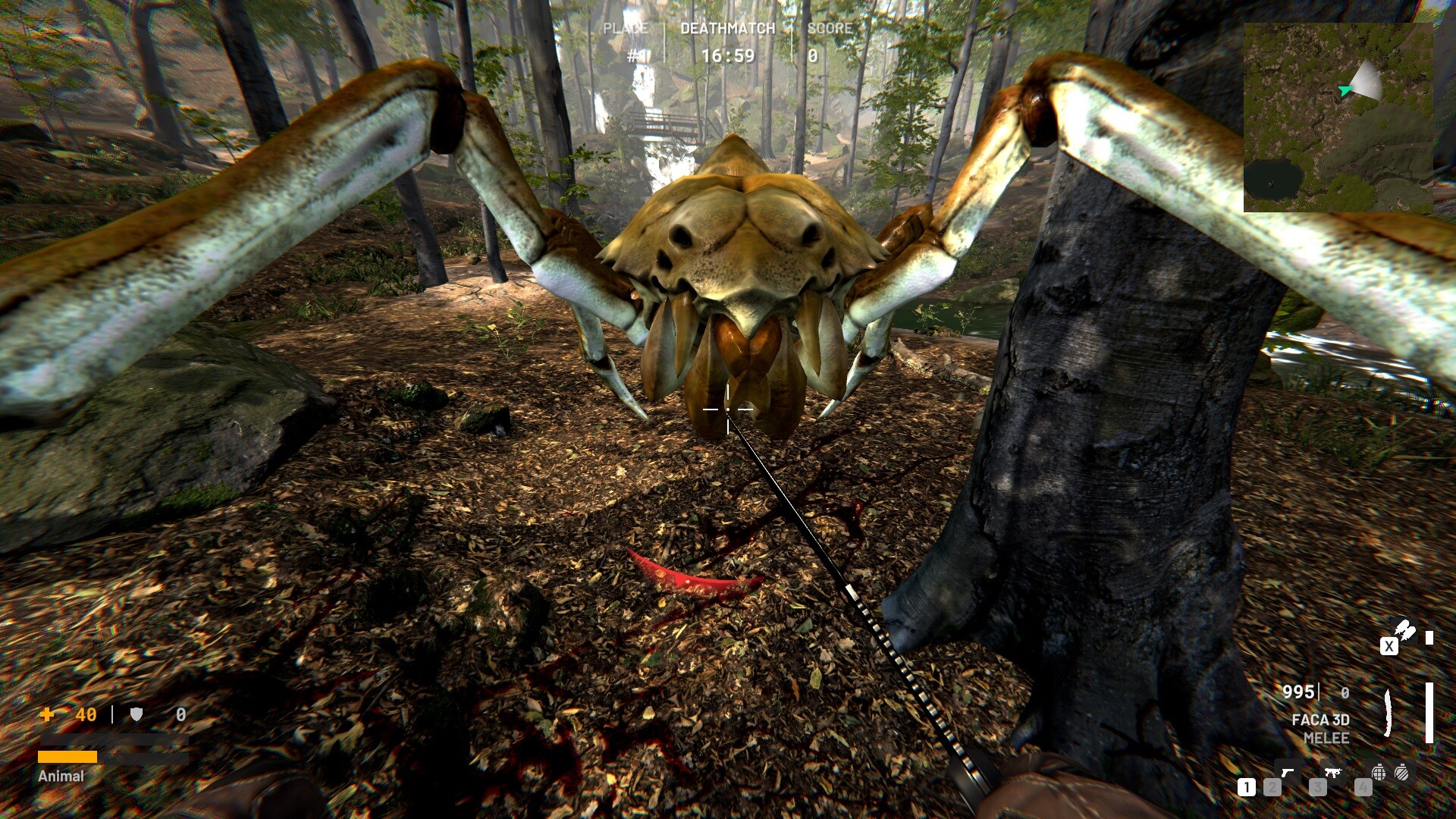This screenshot has width=1456, height=819.
Task: Click the knife icon next to the ammo counter
Action: point(1388,714)
